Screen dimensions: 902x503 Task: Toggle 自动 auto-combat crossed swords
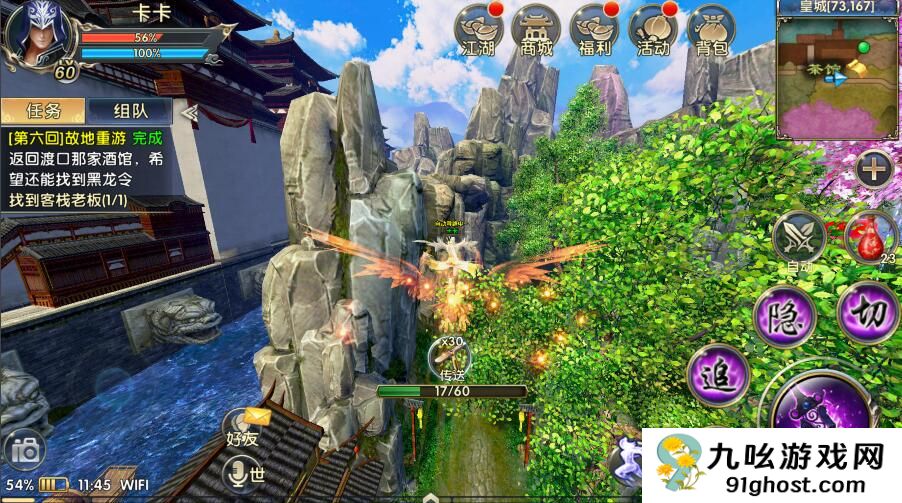click(798, 238)
